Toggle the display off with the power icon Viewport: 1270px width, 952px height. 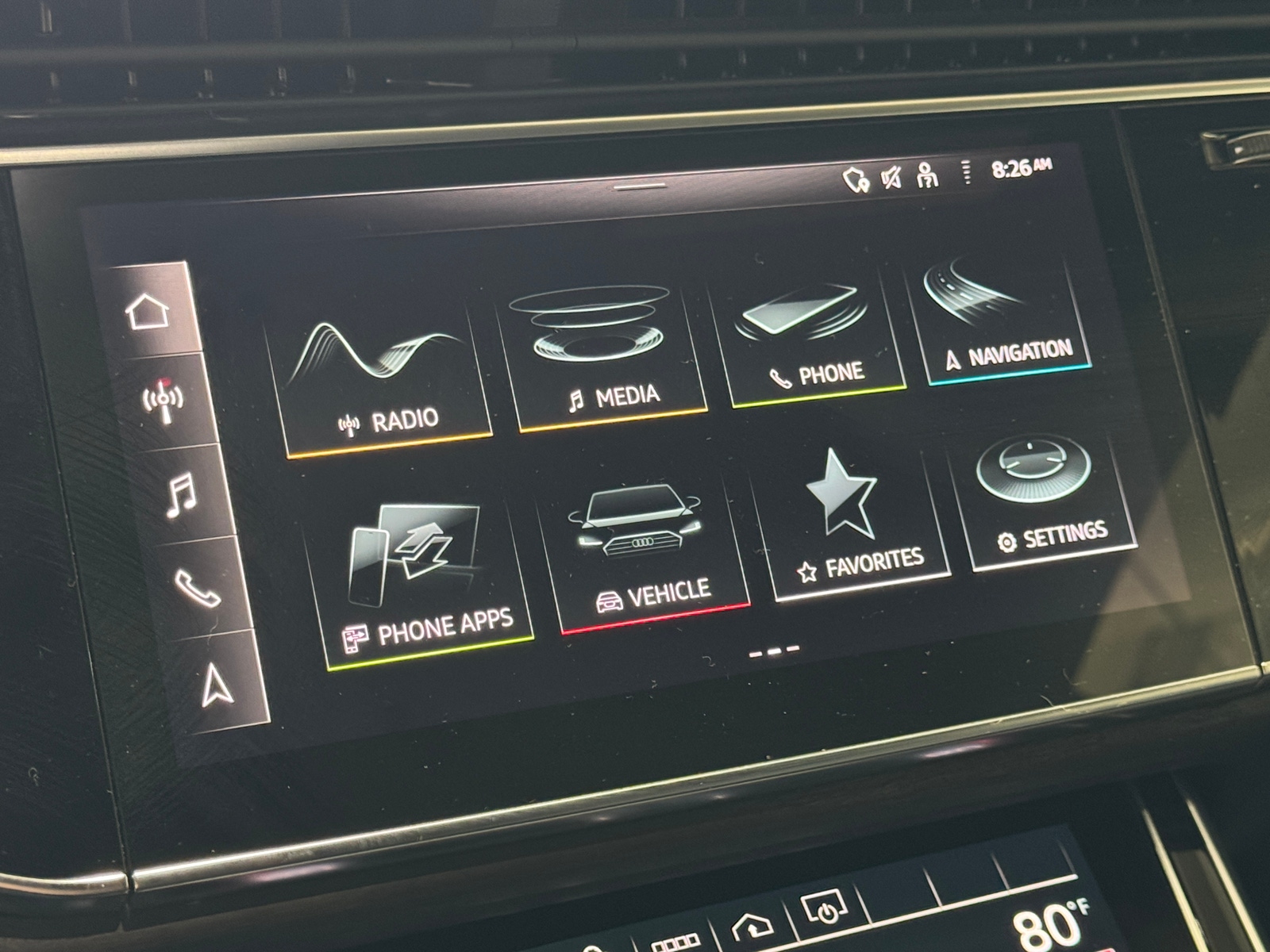click(825, 912)
